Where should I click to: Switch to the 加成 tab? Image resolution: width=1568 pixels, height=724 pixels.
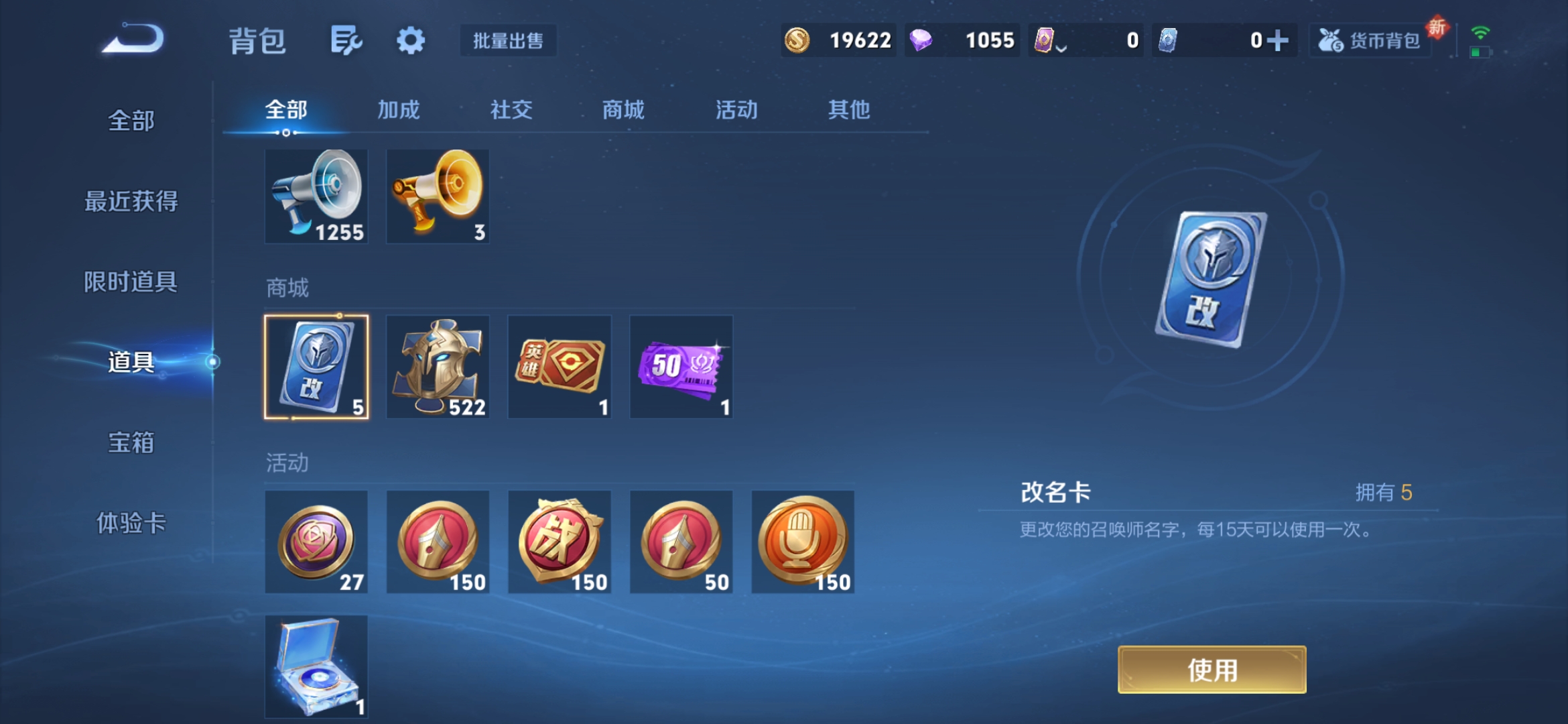(x=397, y=109)
